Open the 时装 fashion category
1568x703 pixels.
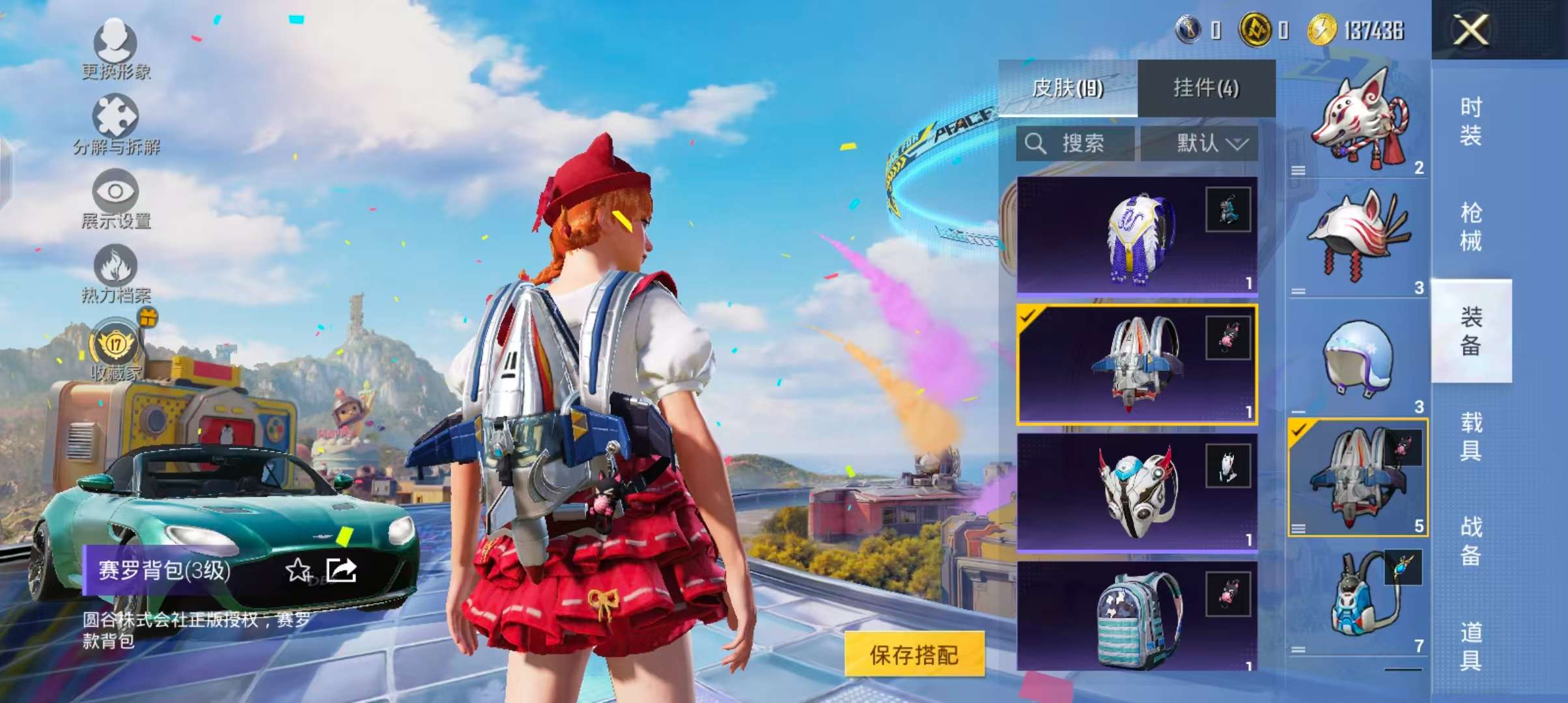coord(1471,121)
